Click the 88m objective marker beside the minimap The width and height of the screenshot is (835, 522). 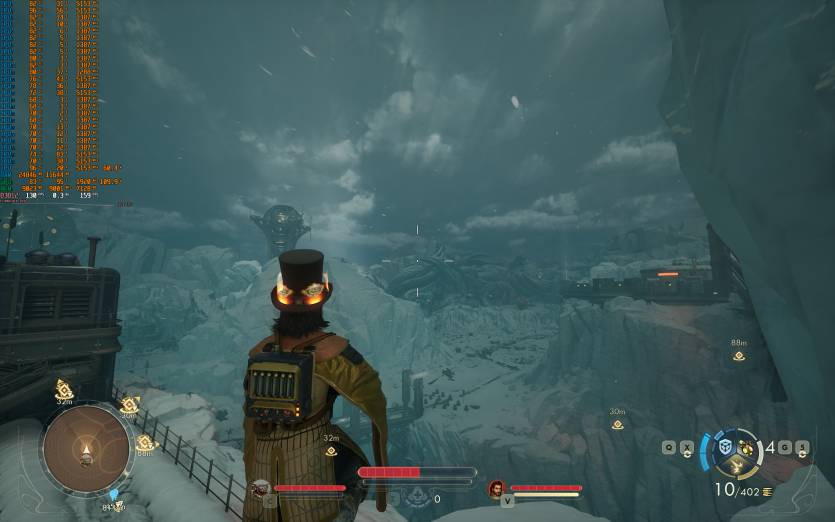[x=146, y=443]
